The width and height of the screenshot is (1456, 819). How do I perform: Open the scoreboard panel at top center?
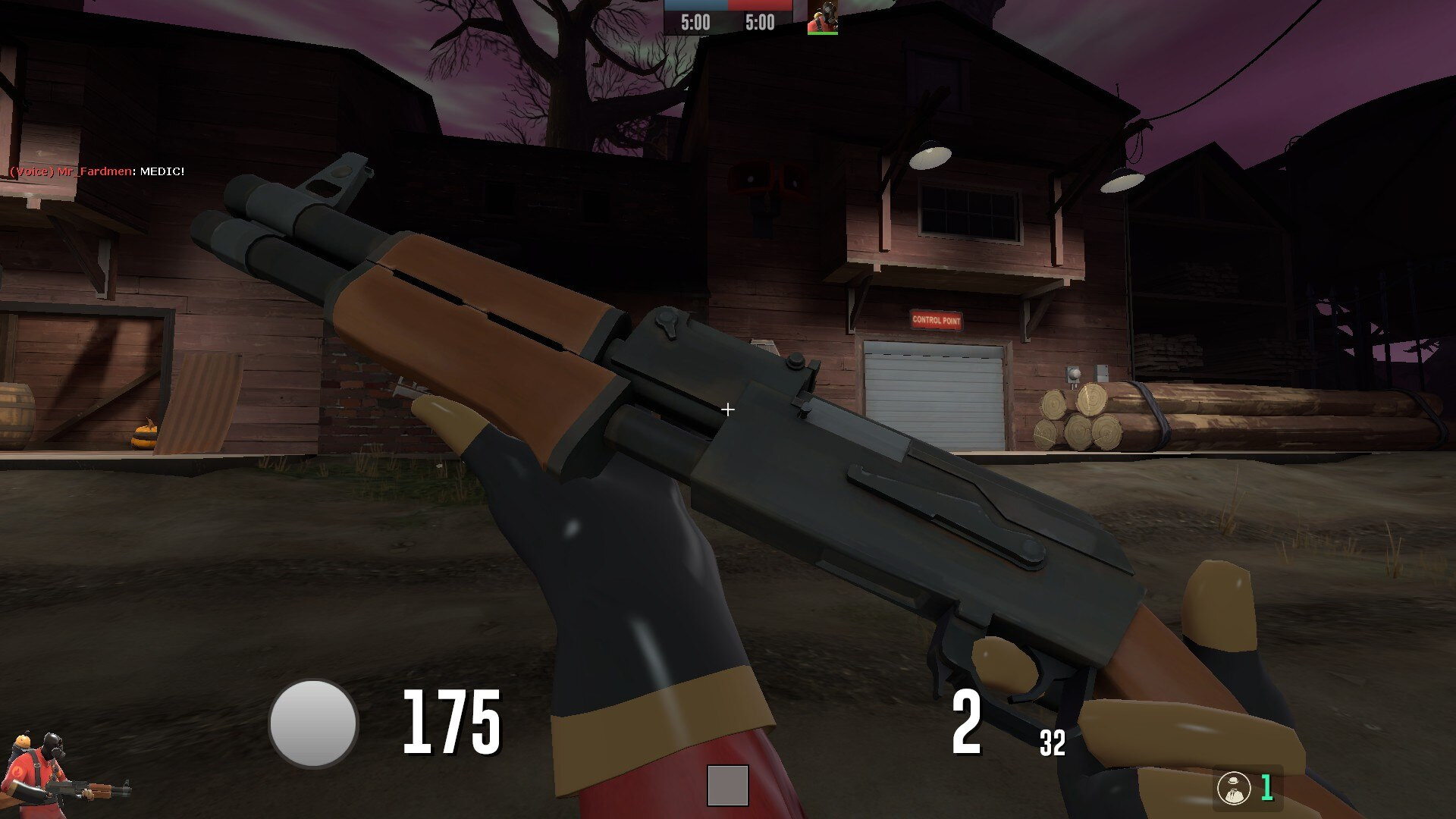[728, 19]
